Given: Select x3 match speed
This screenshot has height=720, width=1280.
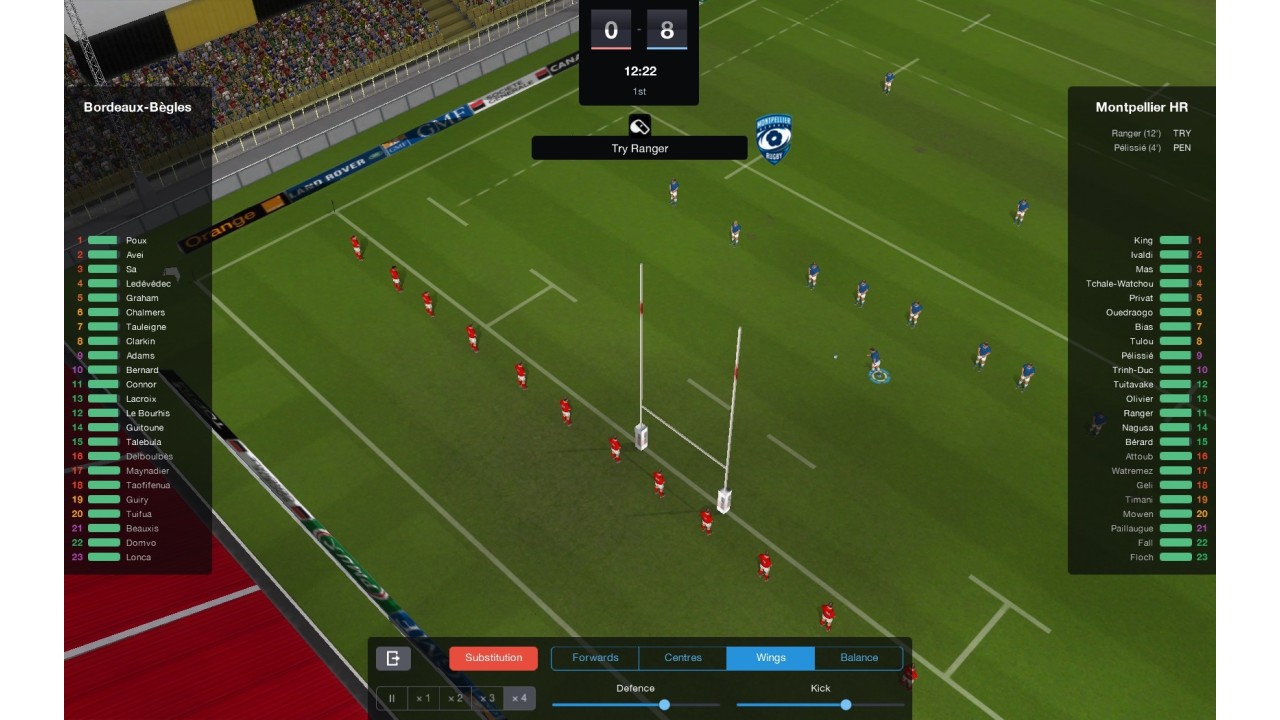Looking at the screenshot, I should pos(486,698).
